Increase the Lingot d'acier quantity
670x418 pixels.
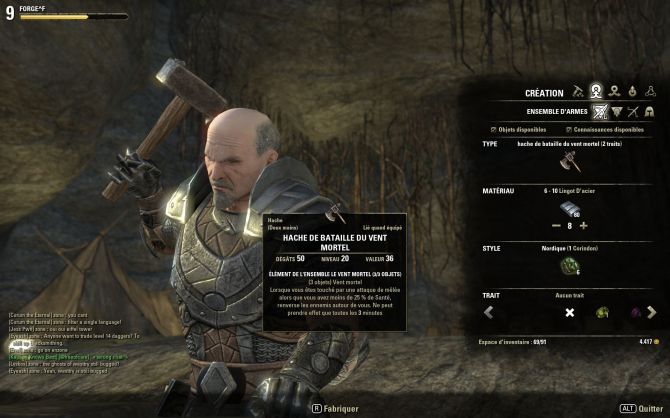pyautogui.click(x=583, y=226)
